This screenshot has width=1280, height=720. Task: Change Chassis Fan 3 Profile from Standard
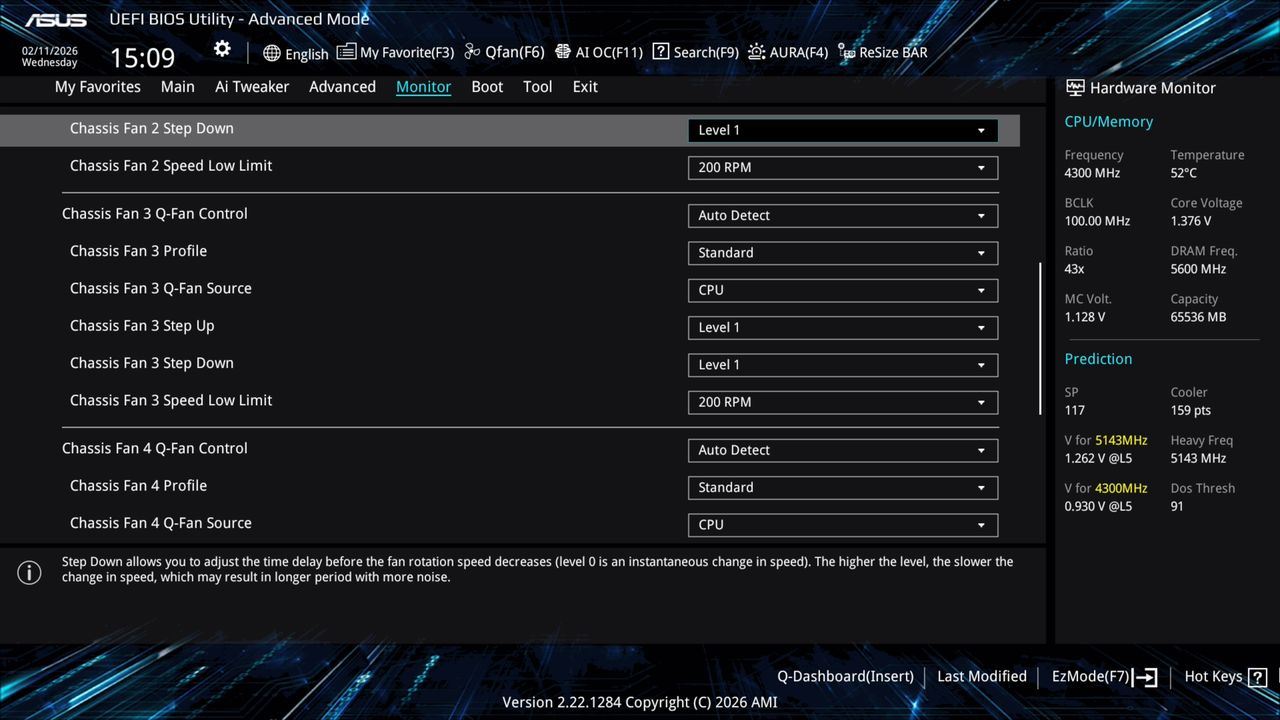tap(842, 252)
